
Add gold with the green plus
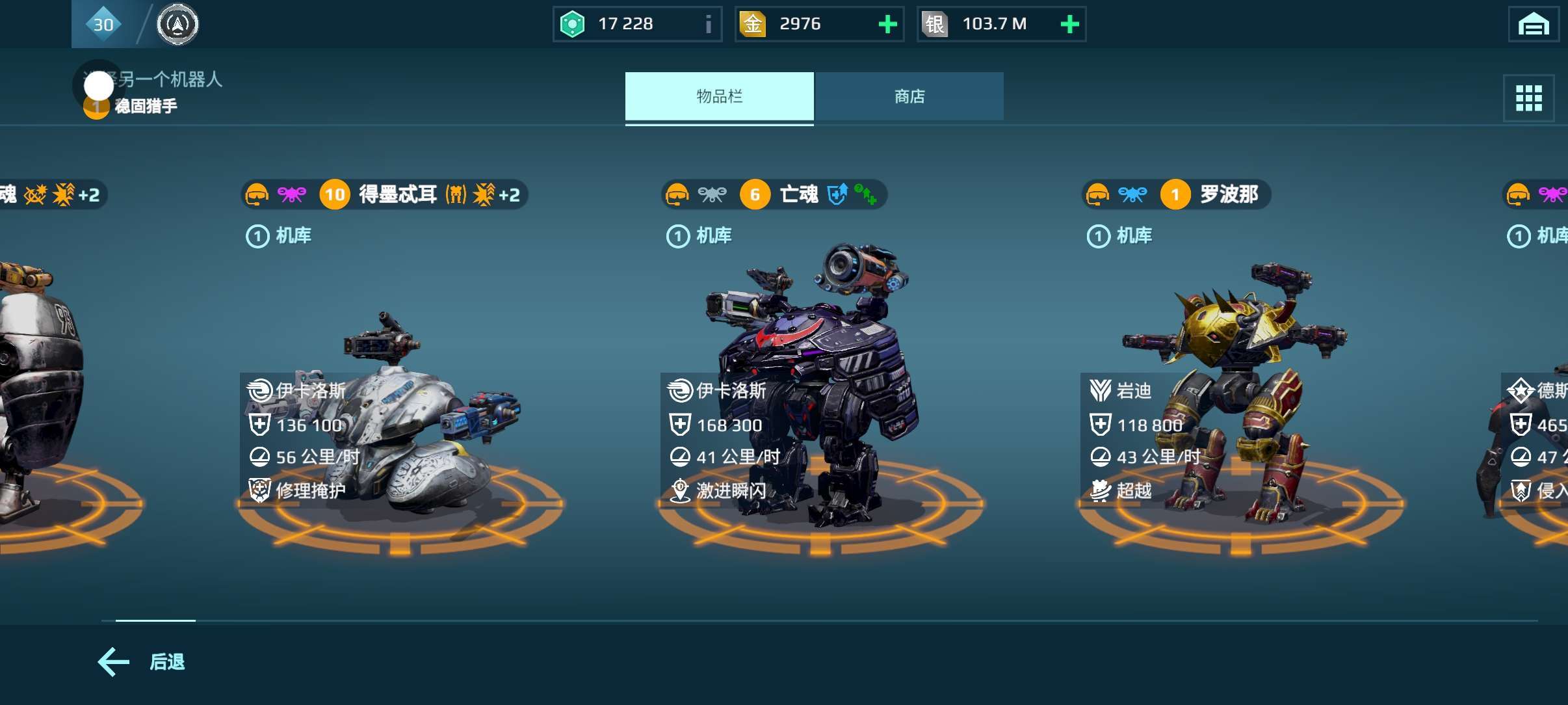pos(887,25)
